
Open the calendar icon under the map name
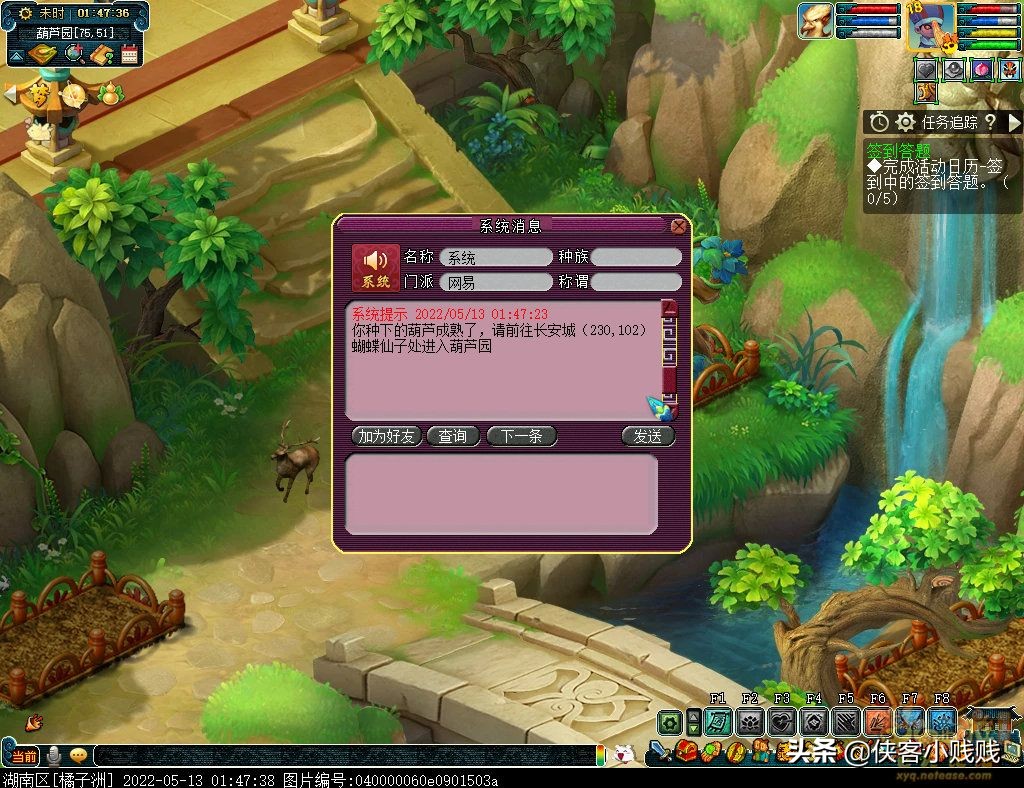pyautogui.click(x=129, y=55)
